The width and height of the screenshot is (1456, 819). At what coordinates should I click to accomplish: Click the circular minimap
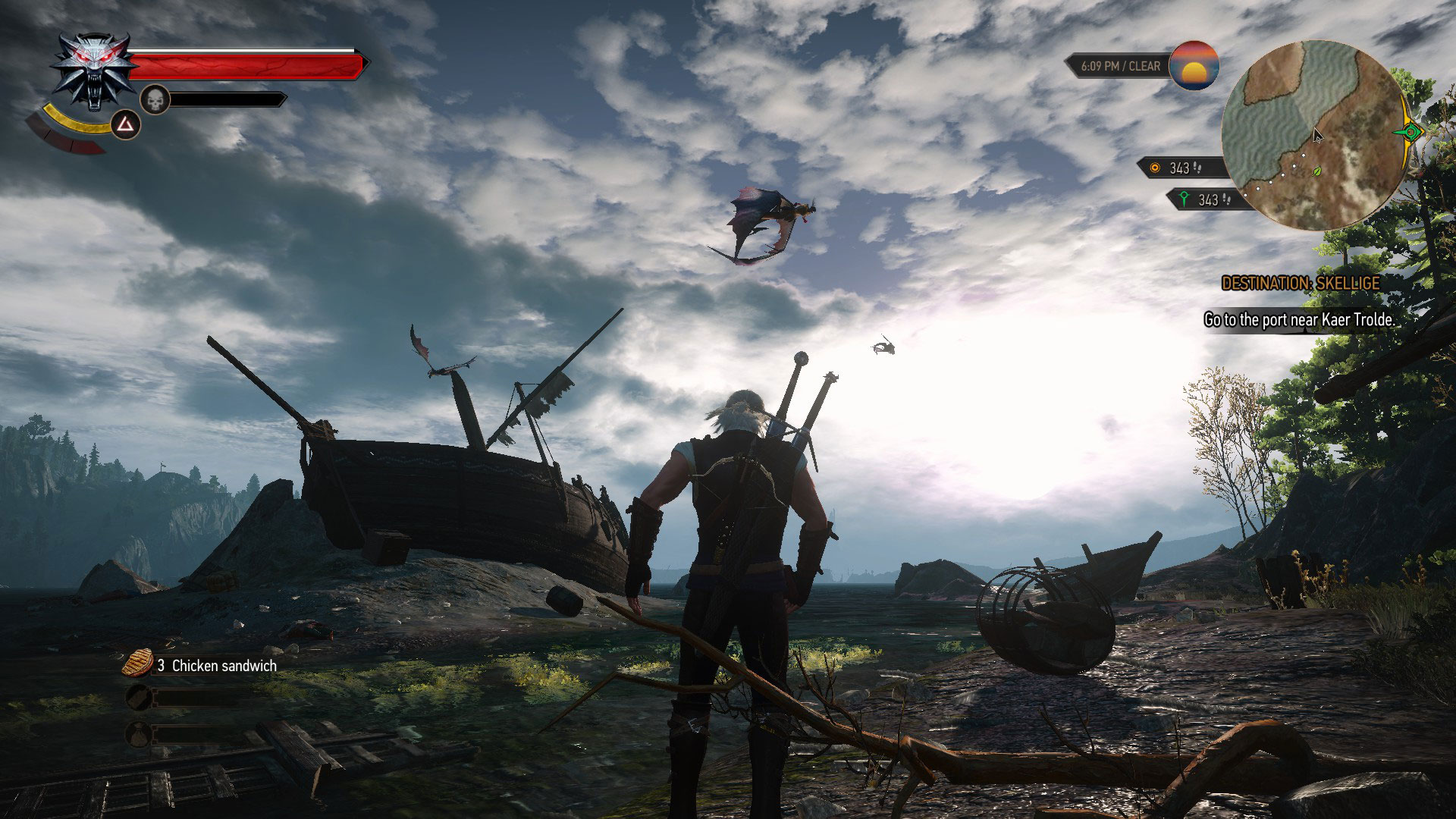pyautogui.click(x=1313, y=134)
